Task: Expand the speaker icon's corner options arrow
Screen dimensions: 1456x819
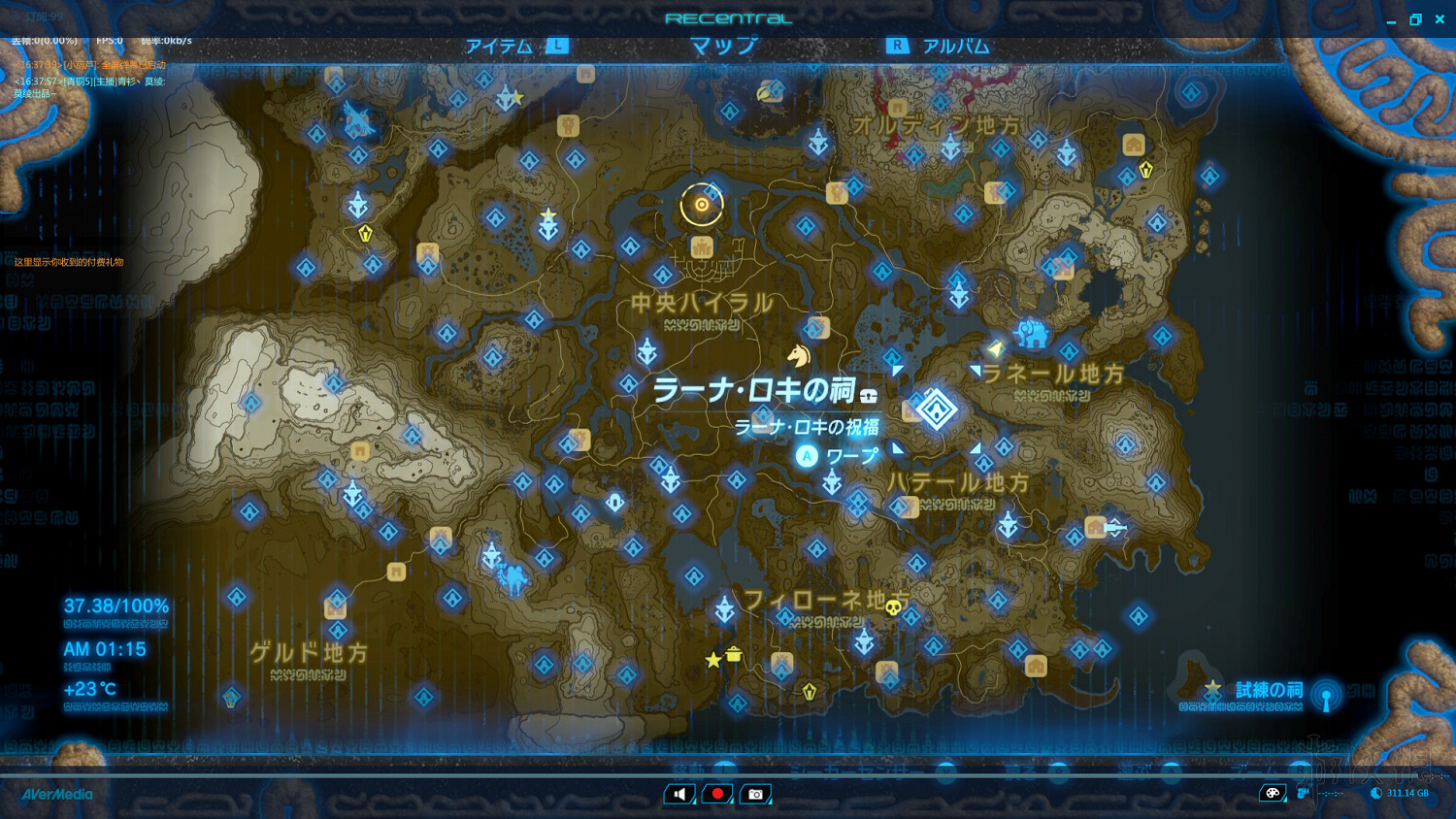Action: click(x=695, y=802)
